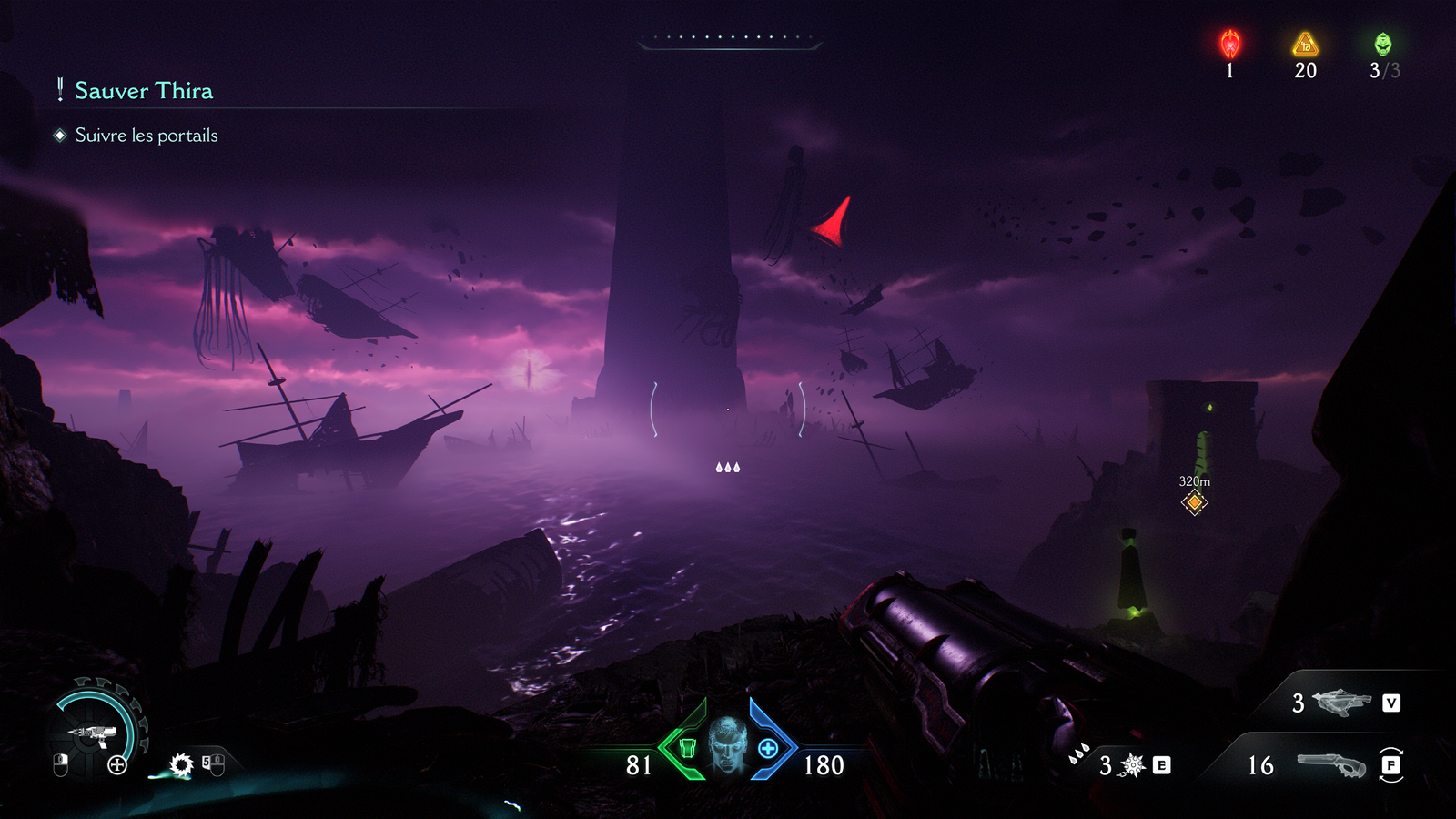1456x819 pixels.
Task: Click the gold triangle currency icon
Action: point(1305,44)
